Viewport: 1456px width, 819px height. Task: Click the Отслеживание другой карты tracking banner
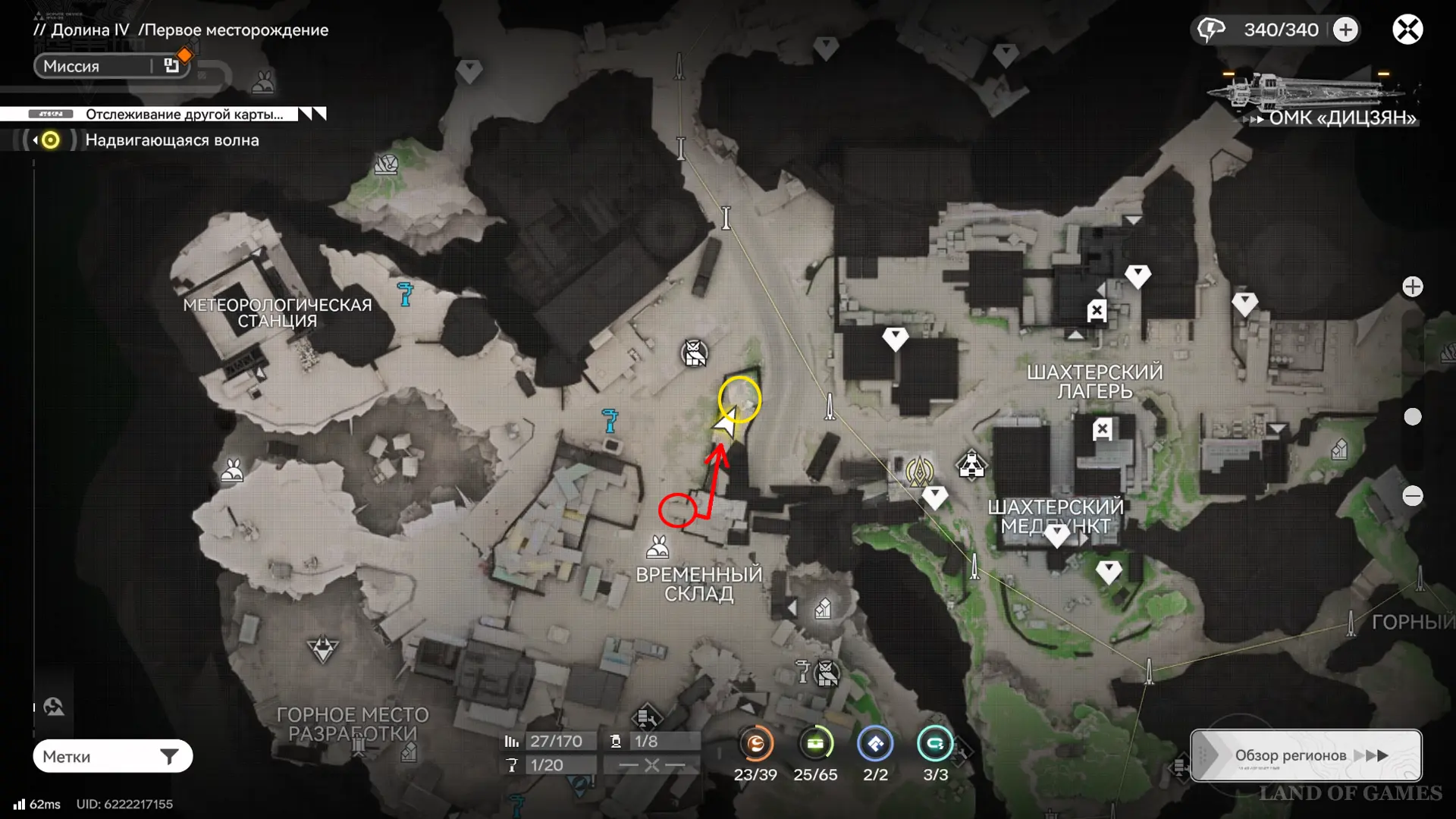coord(184,115)
